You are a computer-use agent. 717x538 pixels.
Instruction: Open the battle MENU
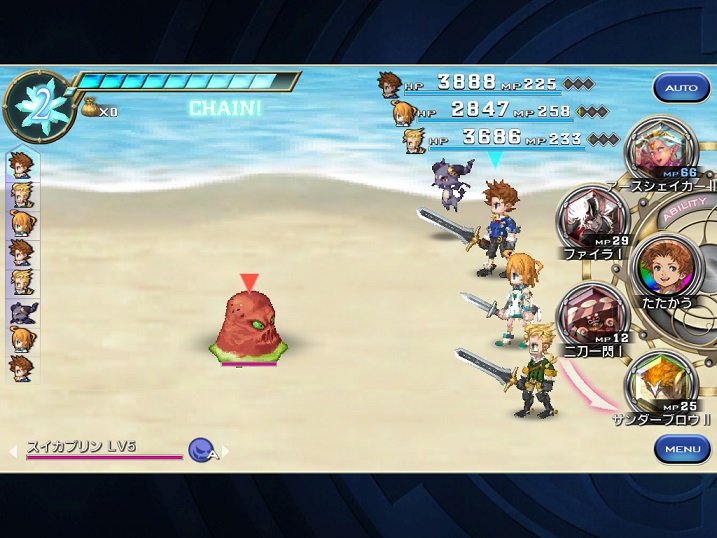click(682, 449)
